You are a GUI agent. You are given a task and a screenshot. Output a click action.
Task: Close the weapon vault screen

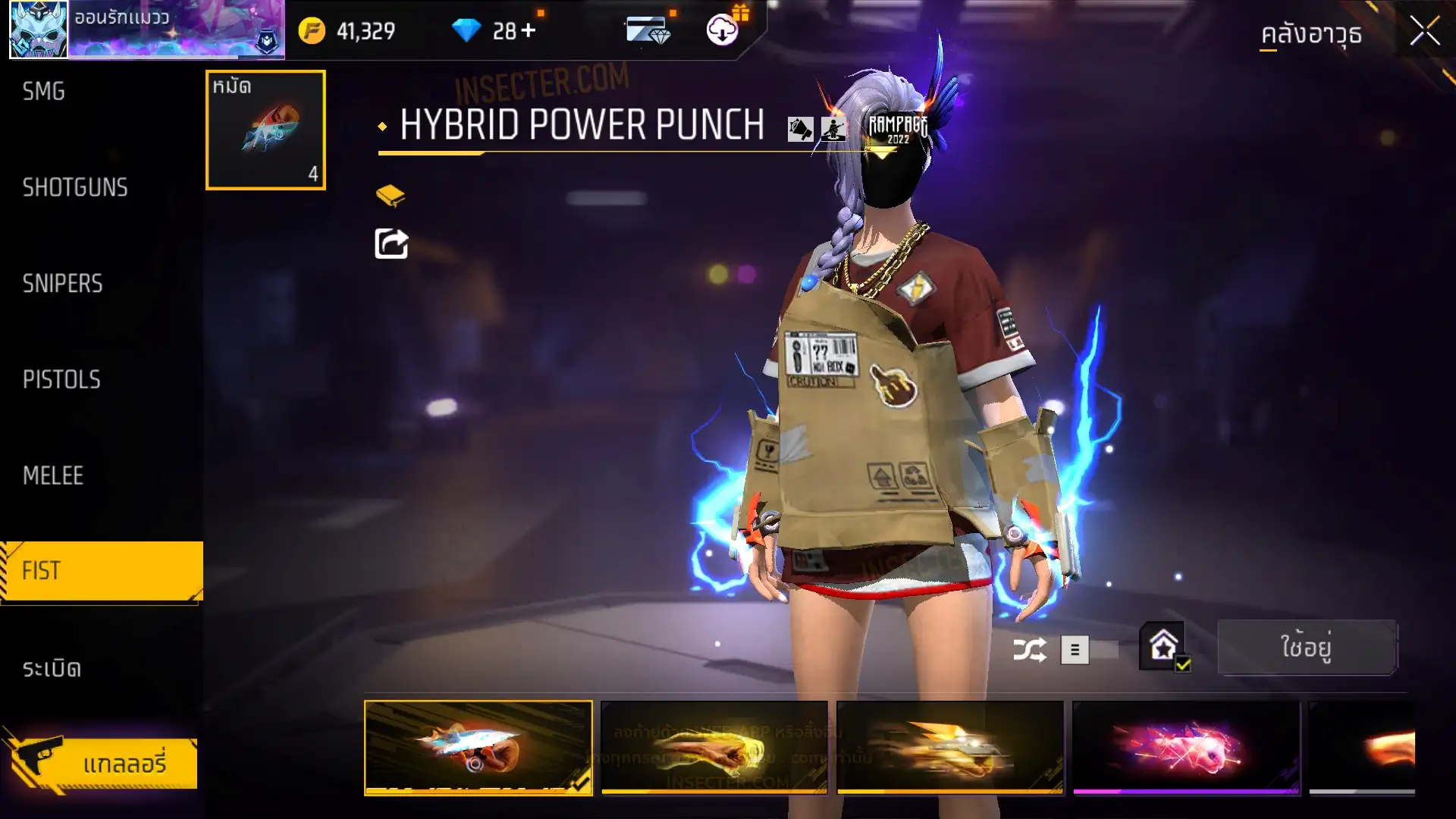[1424, 32]
